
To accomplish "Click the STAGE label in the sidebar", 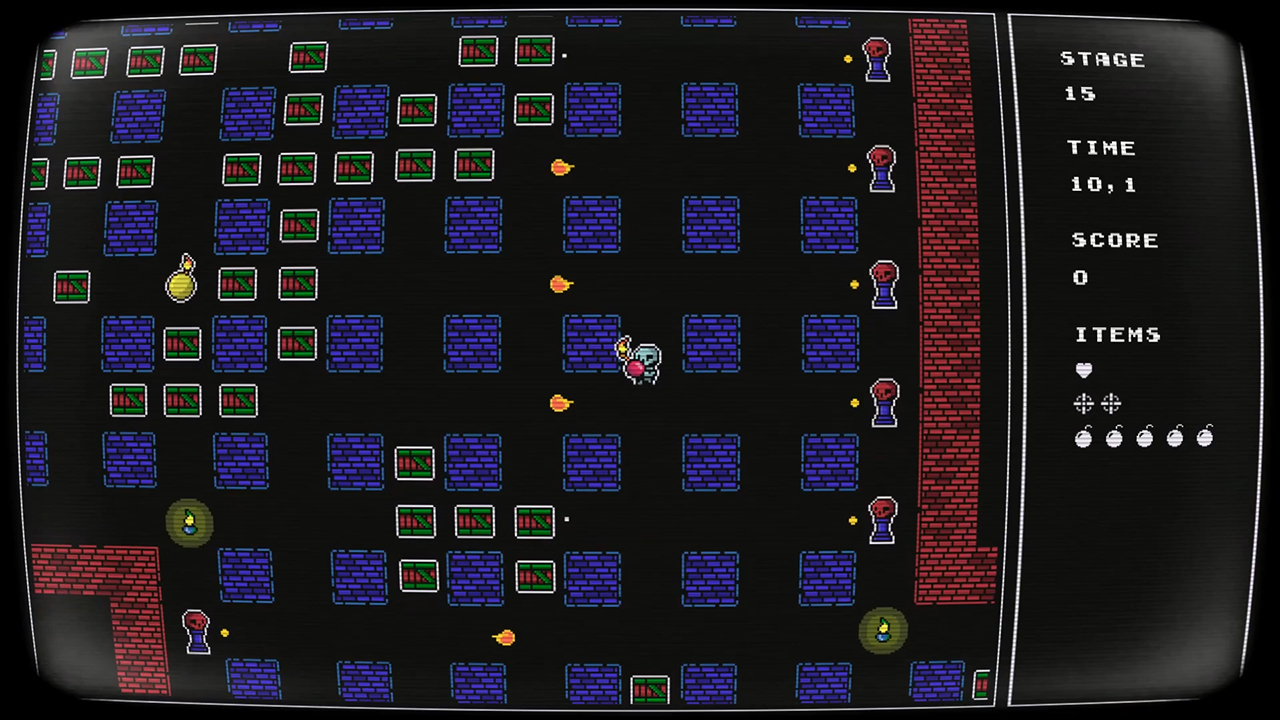I will [1102, 59].
